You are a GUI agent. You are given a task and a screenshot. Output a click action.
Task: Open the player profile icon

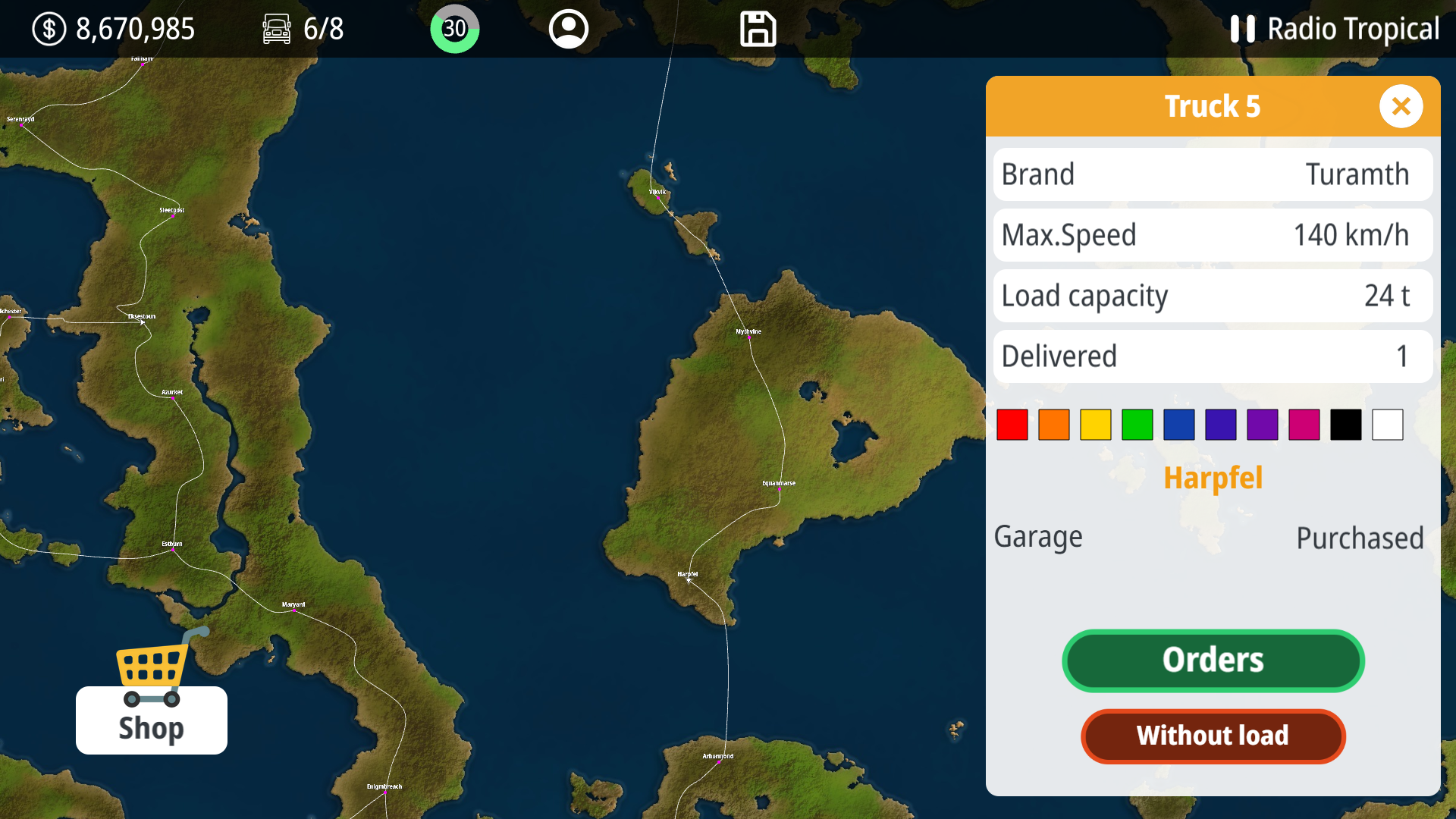[x=568, y=29]
